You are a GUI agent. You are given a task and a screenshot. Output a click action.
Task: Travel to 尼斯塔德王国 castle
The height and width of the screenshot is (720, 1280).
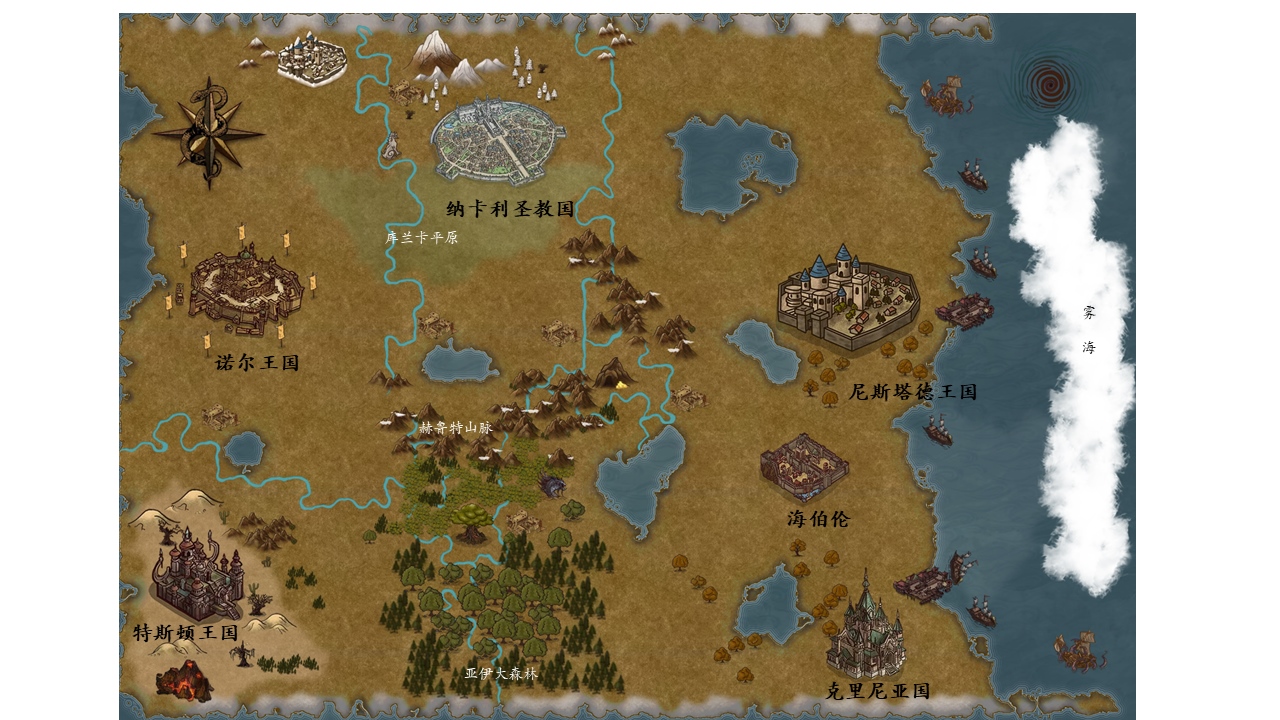pos(847,299)
